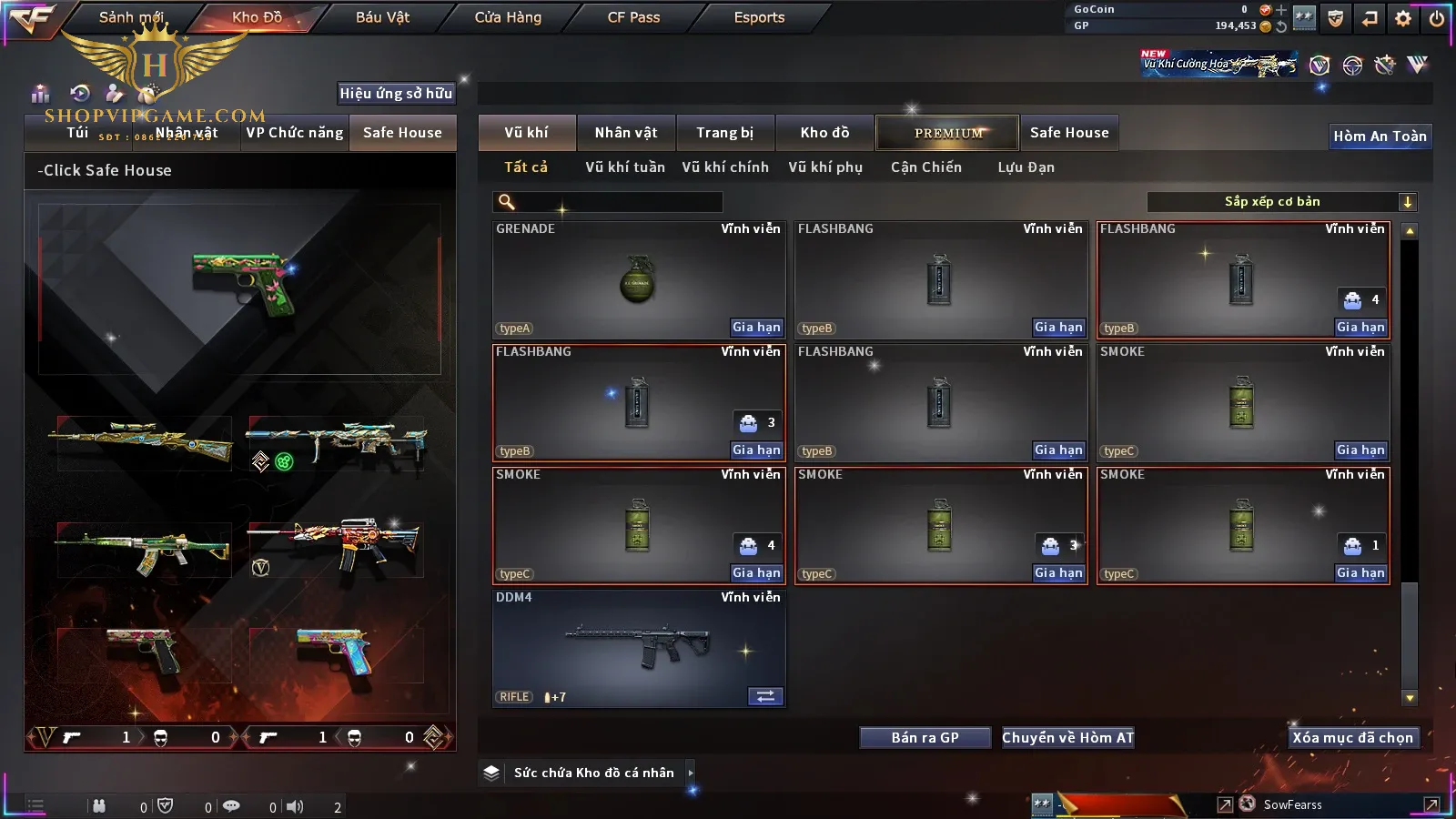
Task: Click Chuyển về Hòm AT button
Action: click(1067, 738)
